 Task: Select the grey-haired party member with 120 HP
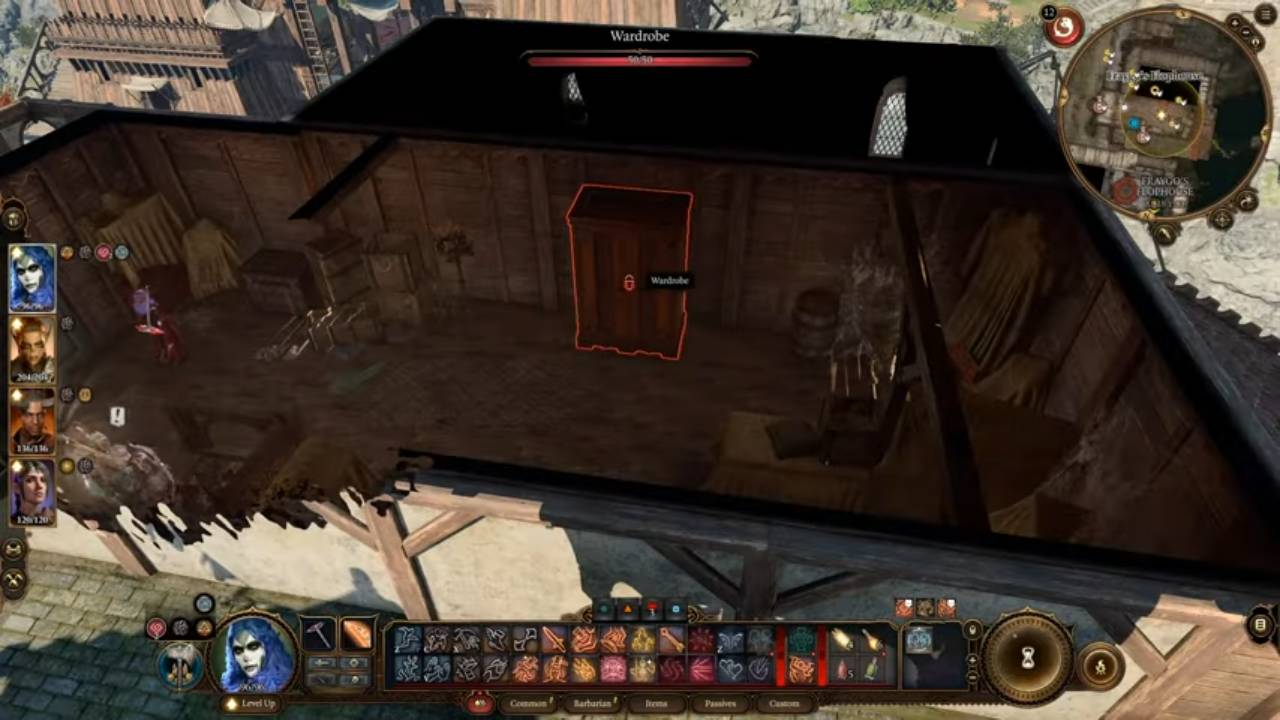pyautogui.click(x=32, y=492)
